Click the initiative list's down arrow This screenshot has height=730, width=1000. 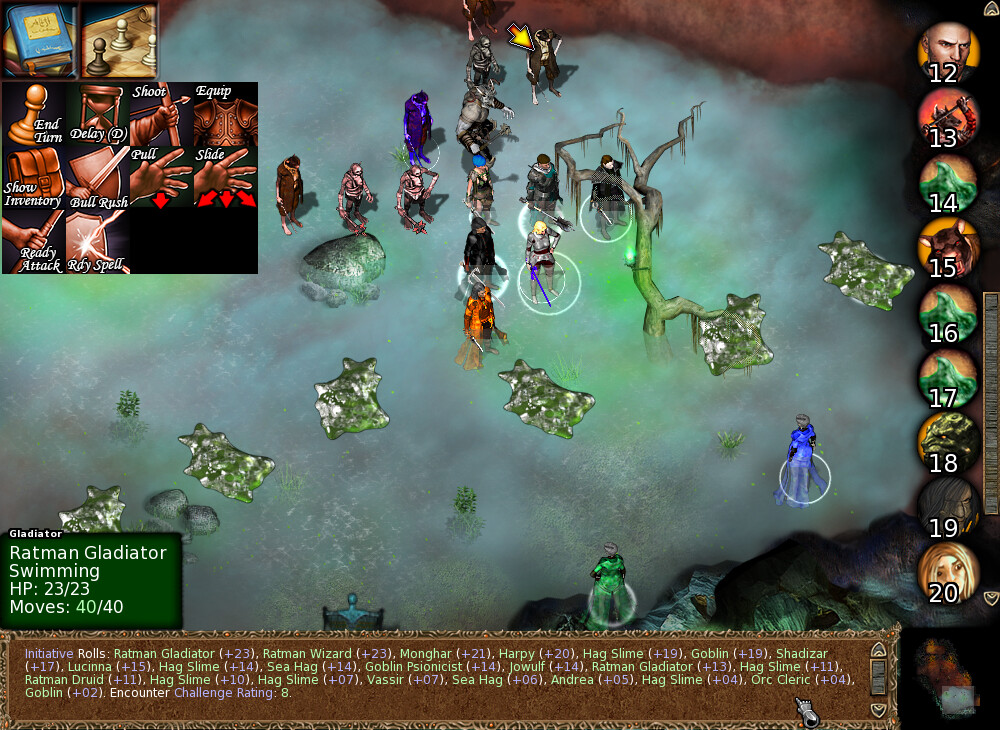click(991, 598)
